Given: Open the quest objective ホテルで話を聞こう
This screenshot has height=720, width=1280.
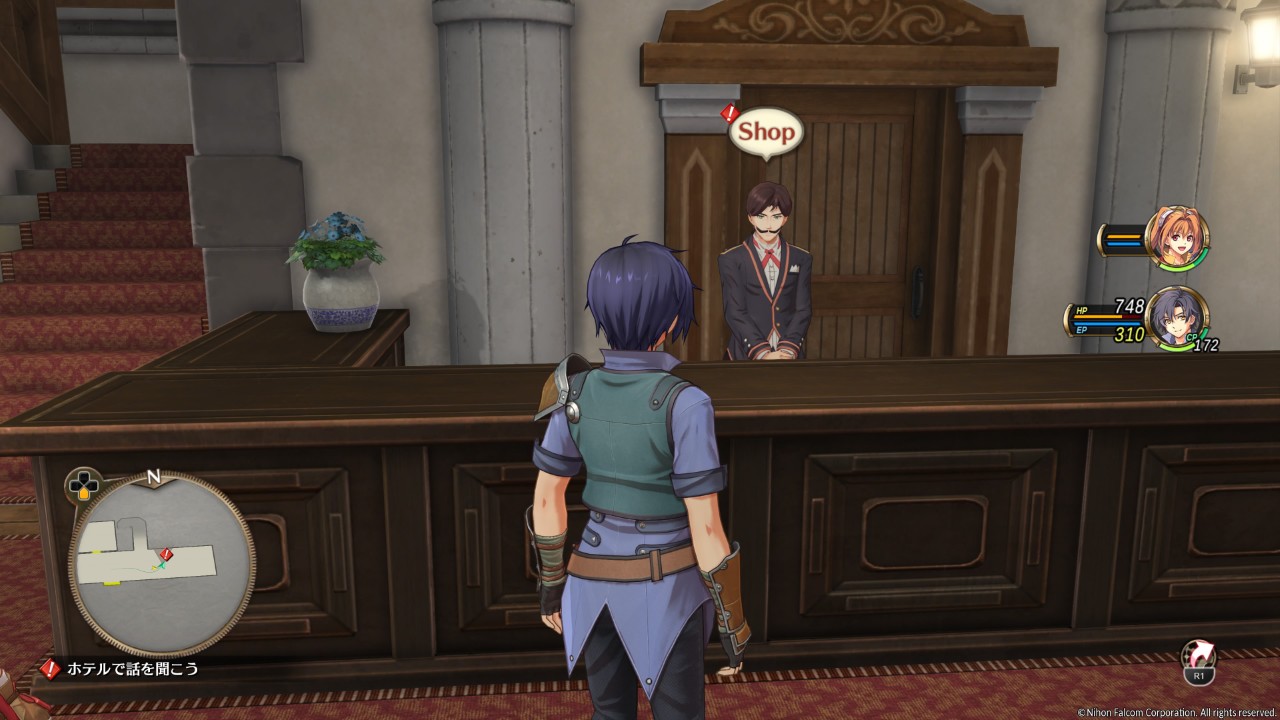Looking at the screenshot, I should [133, 669].
